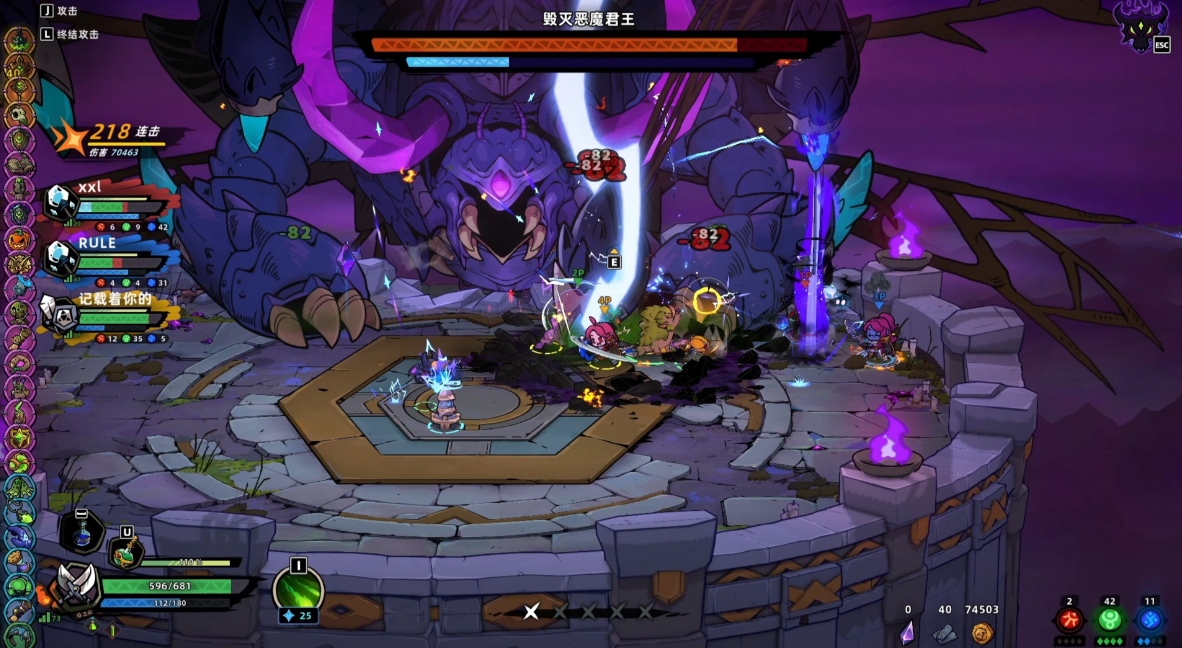Select teammate RULE's portrait
The width and height of the screenshot is (1182, 648).
[60, 260]
